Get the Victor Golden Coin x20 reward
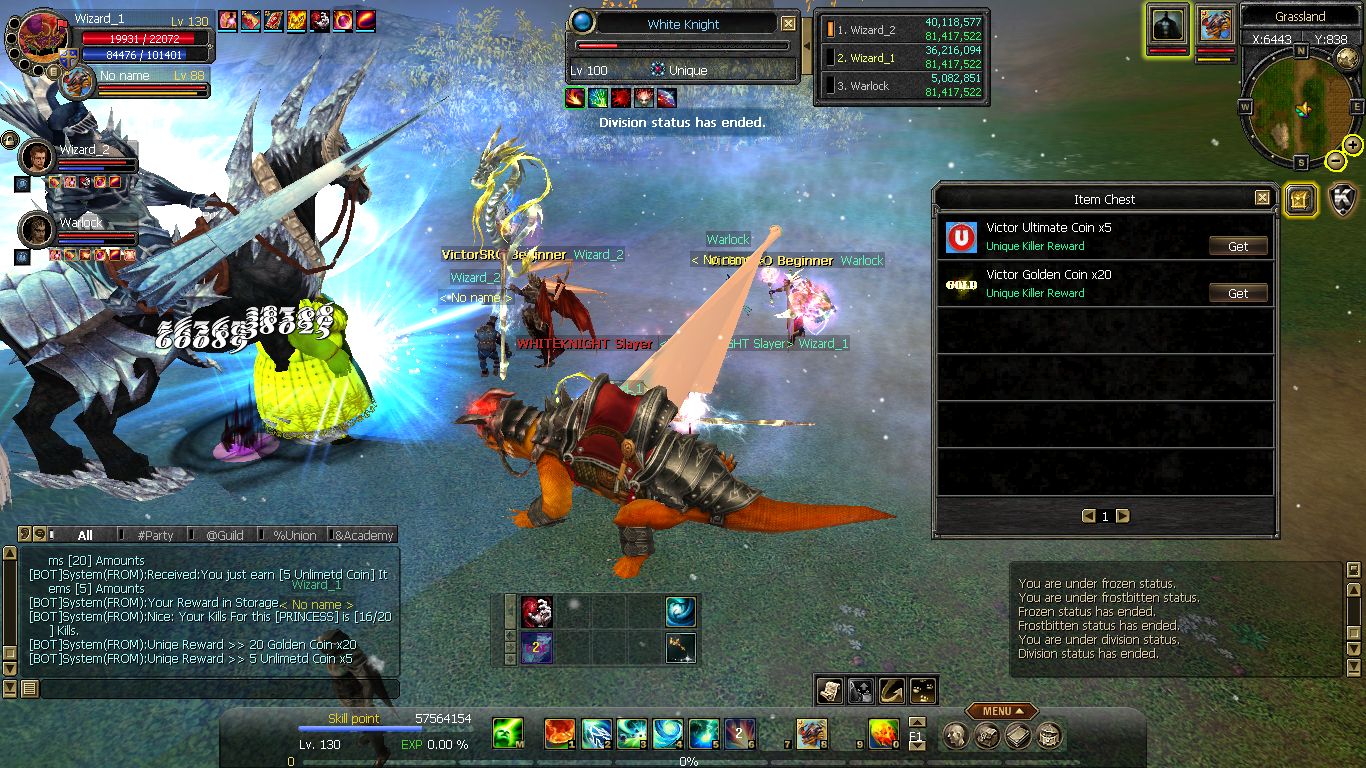1366x768 pixels. point(1238,293)
